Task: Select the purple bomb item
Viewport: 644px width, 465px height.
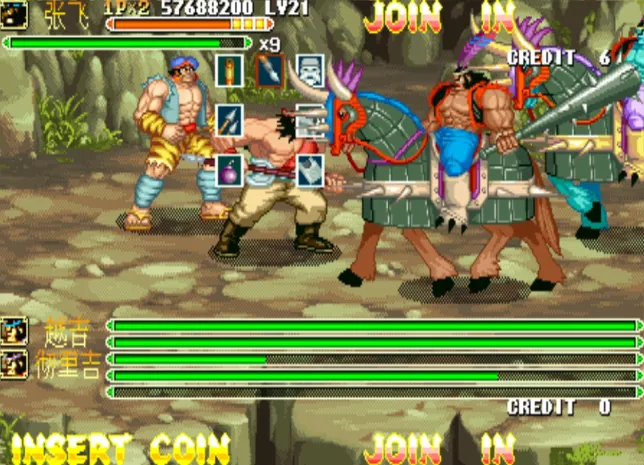Action: (x=229, y=169)
